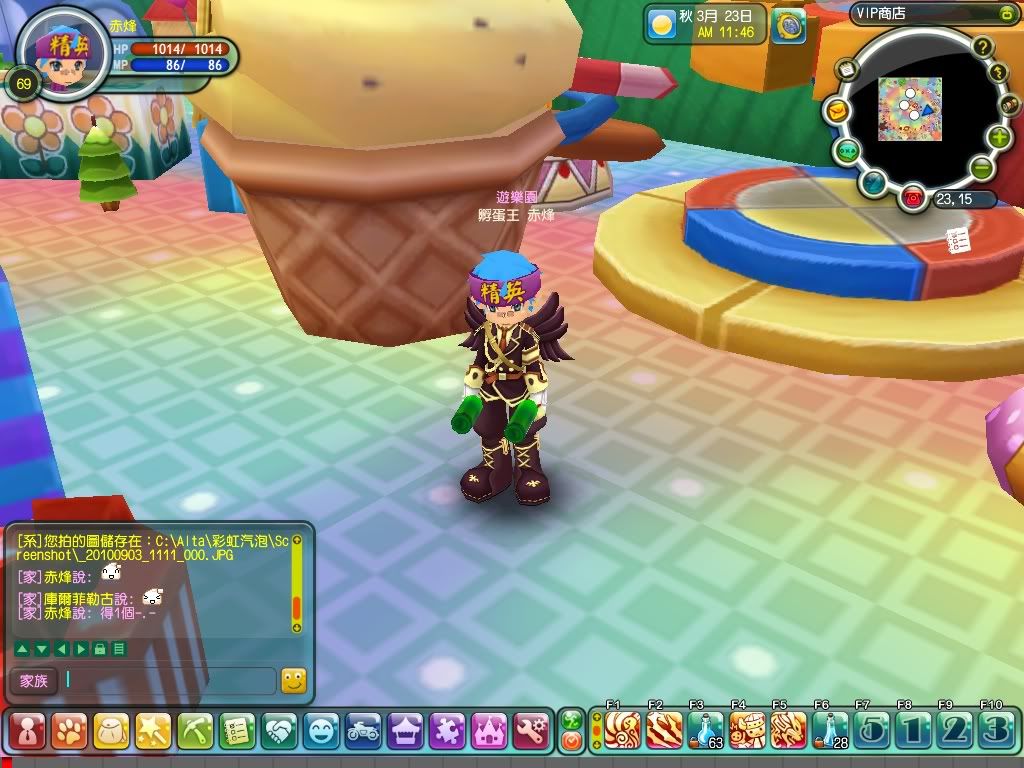Image resolution: width=1024 pixels, height=768 pixels.
Task: Open the yellow smiley emoticon picker
Action: coord(293,681)
